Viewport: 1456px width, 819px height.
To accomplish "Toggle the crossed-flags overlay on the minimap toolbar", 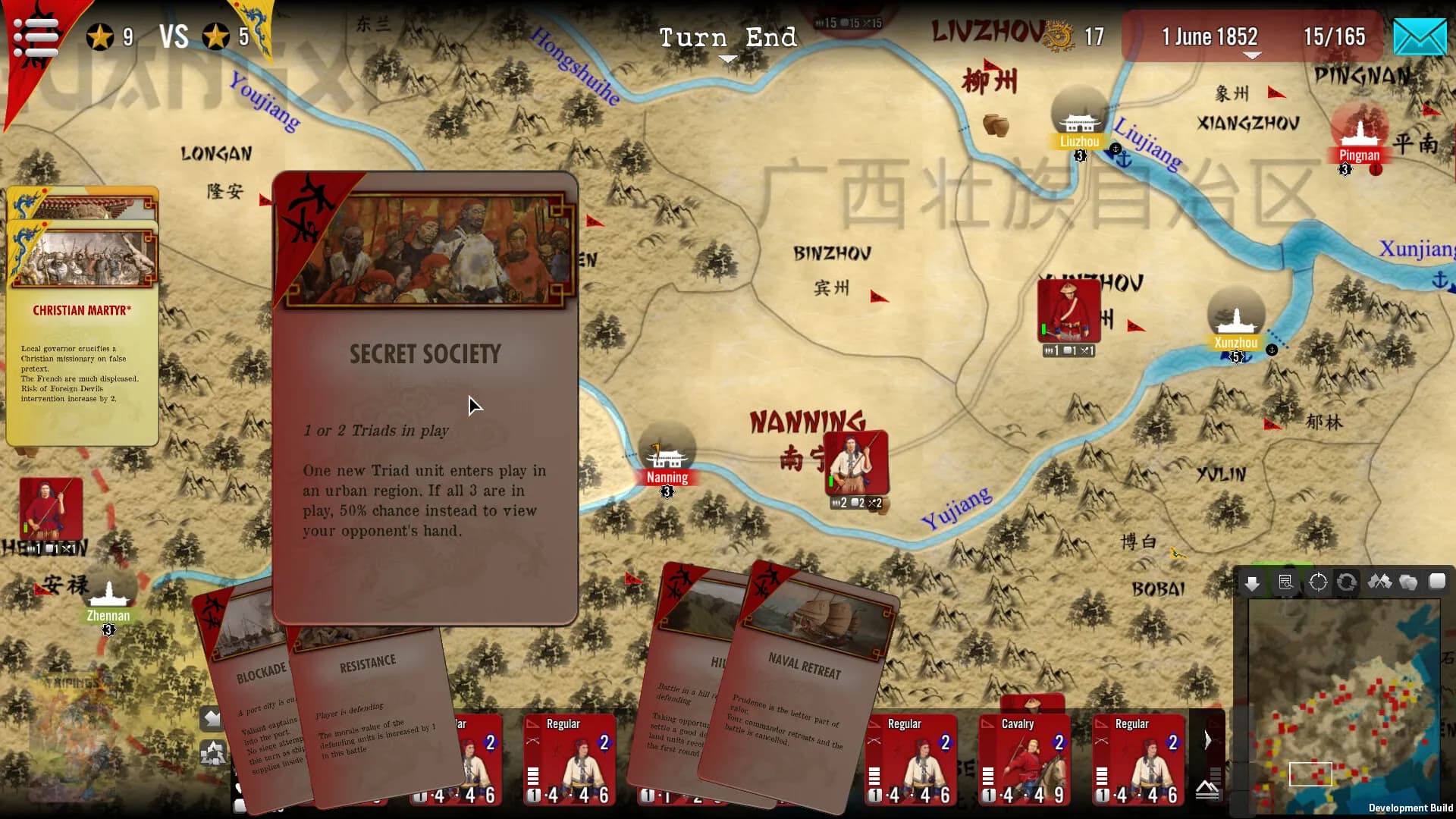I will coord(1380,582).
